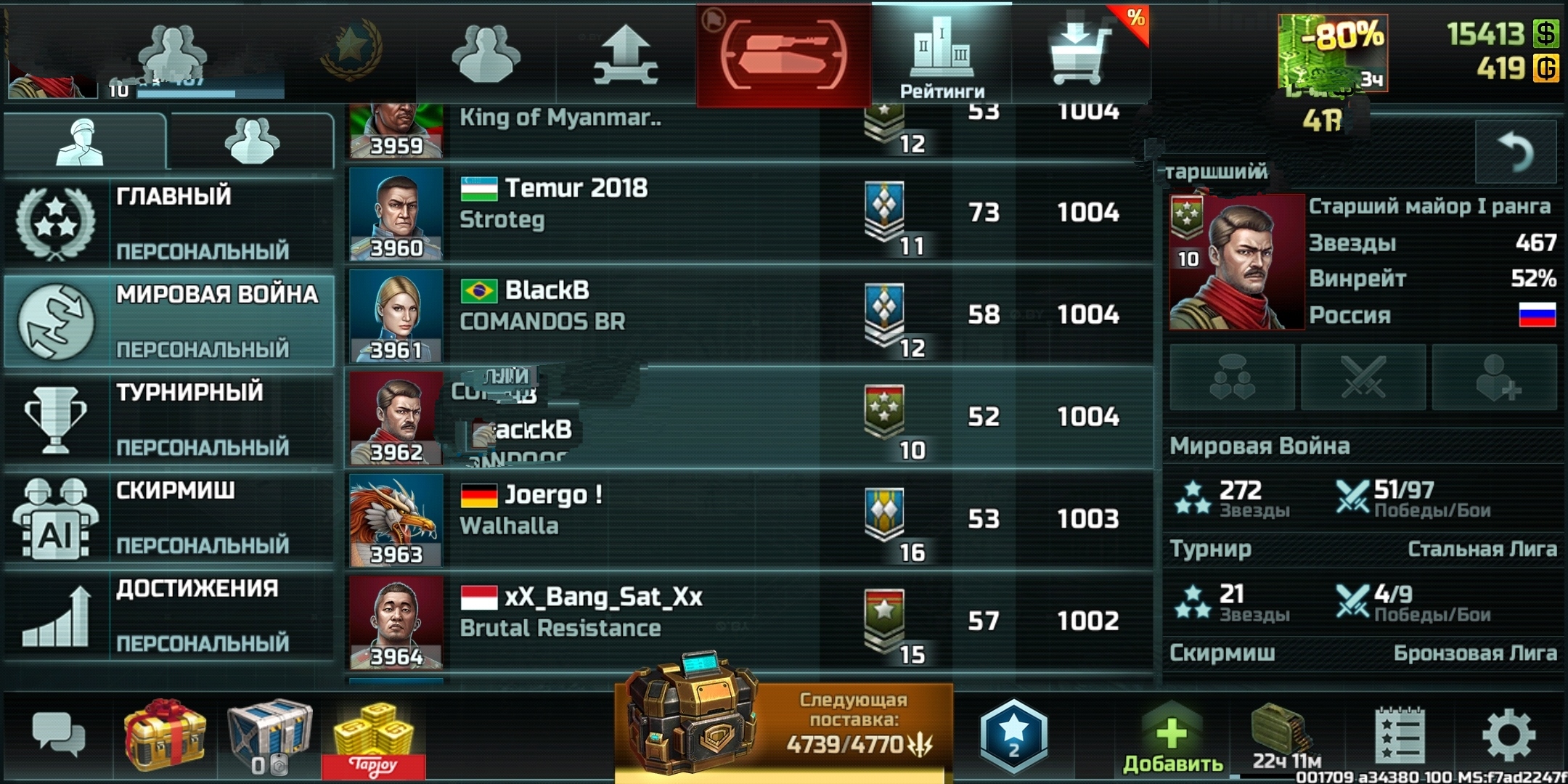Switch to the single-player personal tab

pyautogui.click(x=83, y=141)
